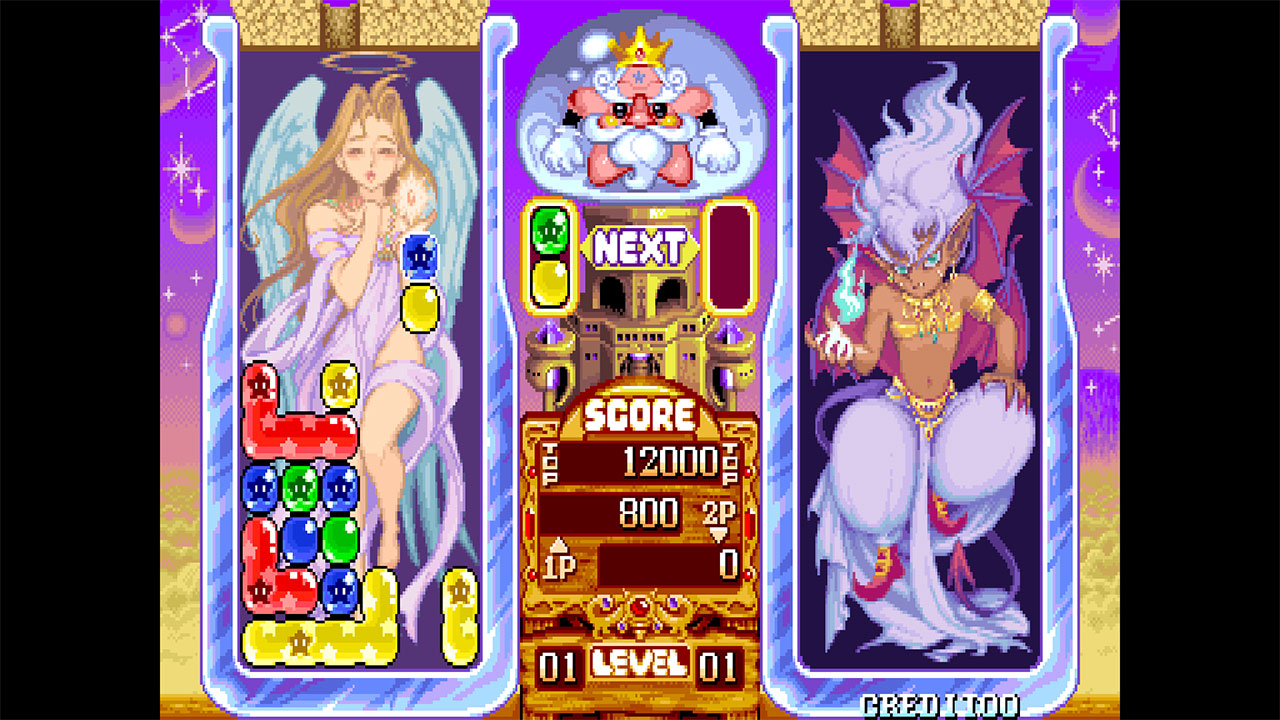Screen dimensions: 1280x720
Task: Click the red star gem atop the left stack
Action: [x=258, y=385]
